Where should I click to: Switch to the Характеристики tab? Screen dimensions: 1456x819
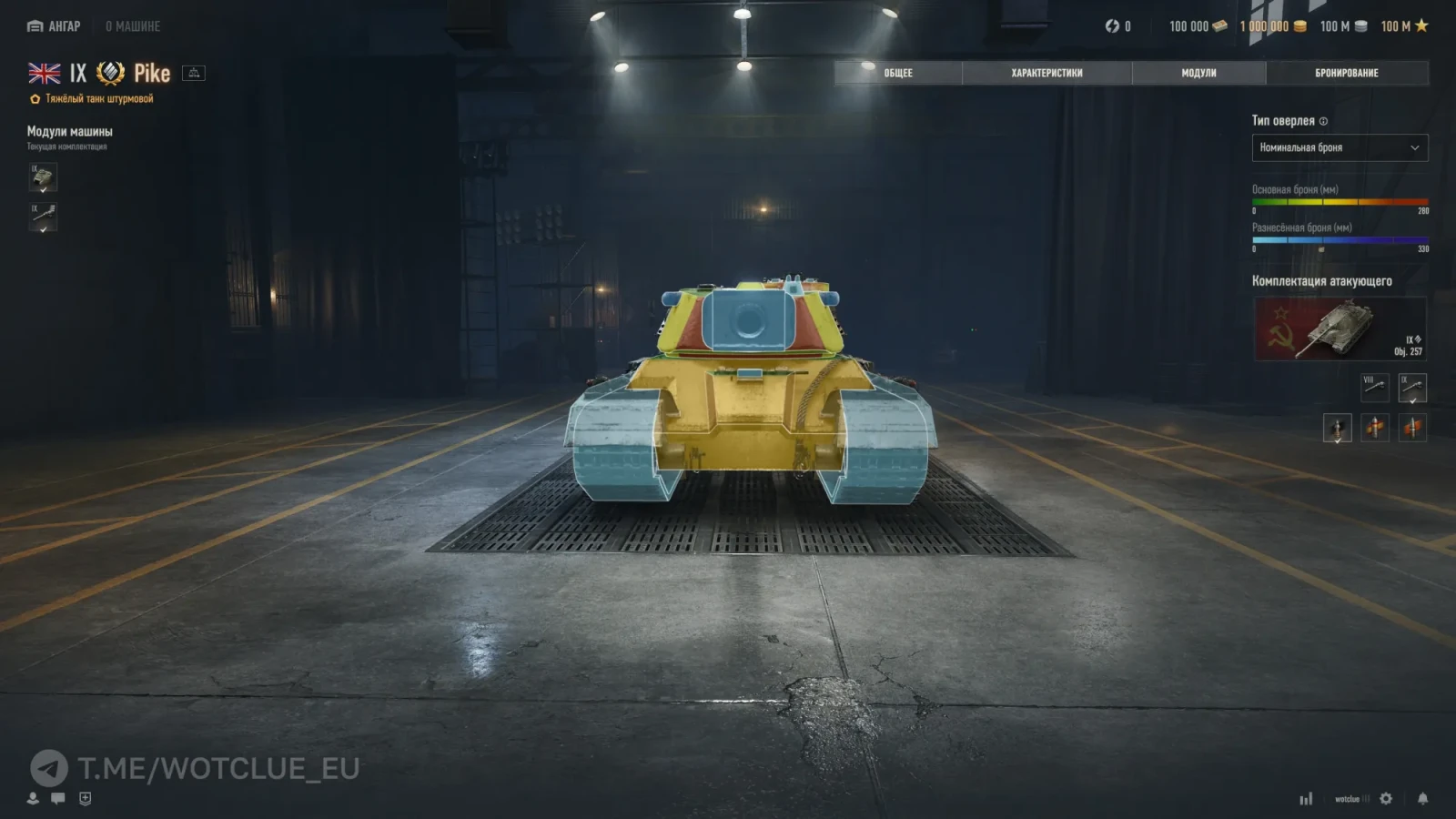coord(1046,73)
